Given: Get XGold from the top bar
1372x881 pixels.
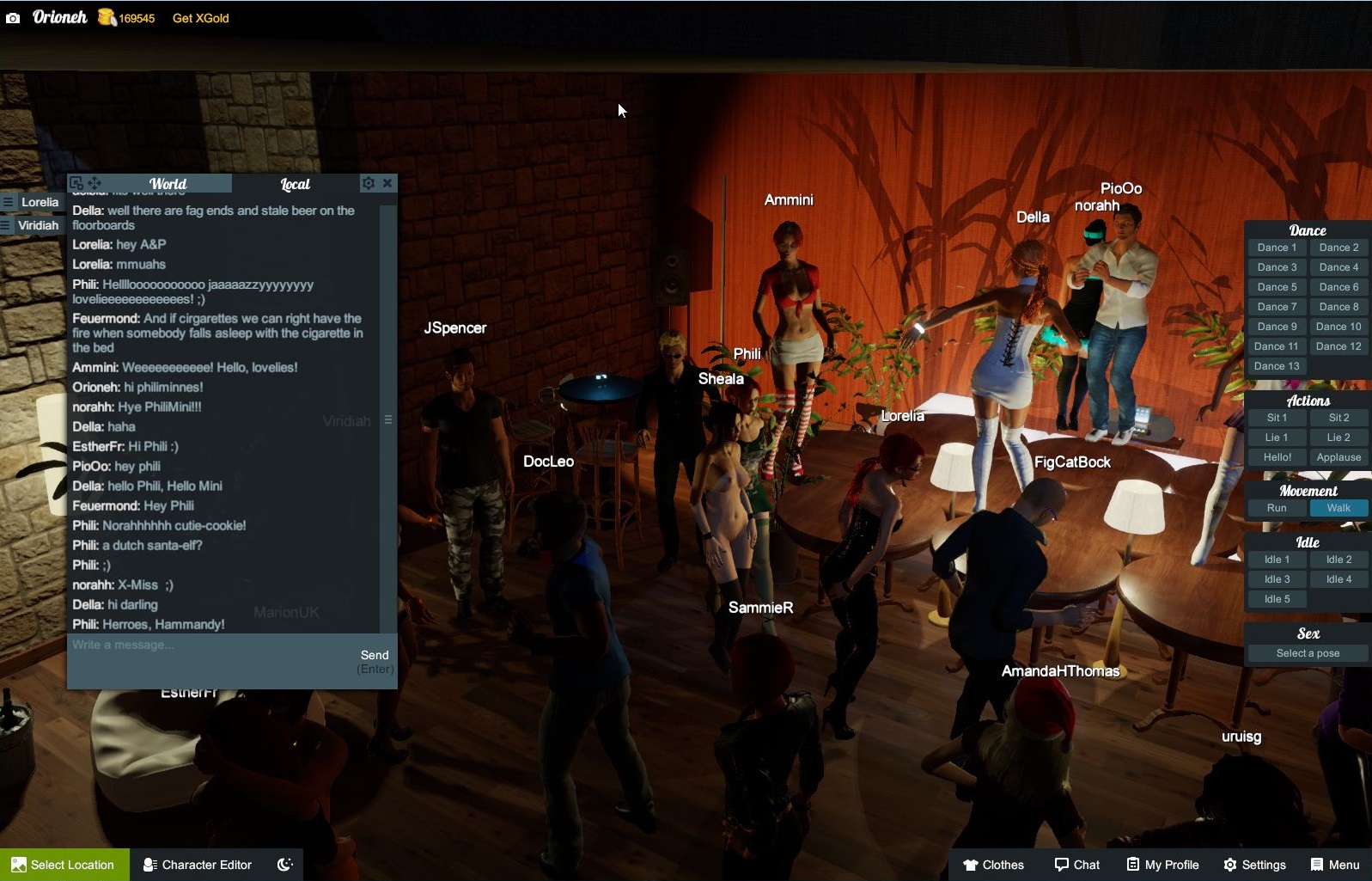Looking at the screenshot, I should [x=200, y=18].
